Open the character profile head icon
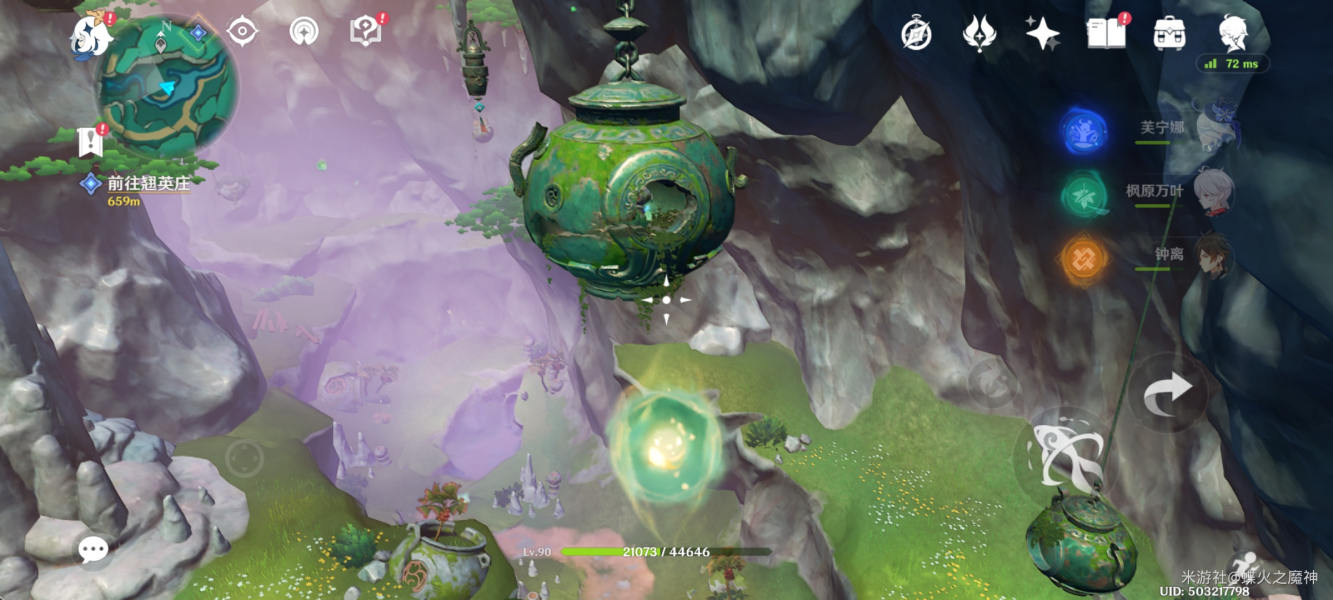The width and height of the screenshot is (1333, 600). coord(1233,34)
